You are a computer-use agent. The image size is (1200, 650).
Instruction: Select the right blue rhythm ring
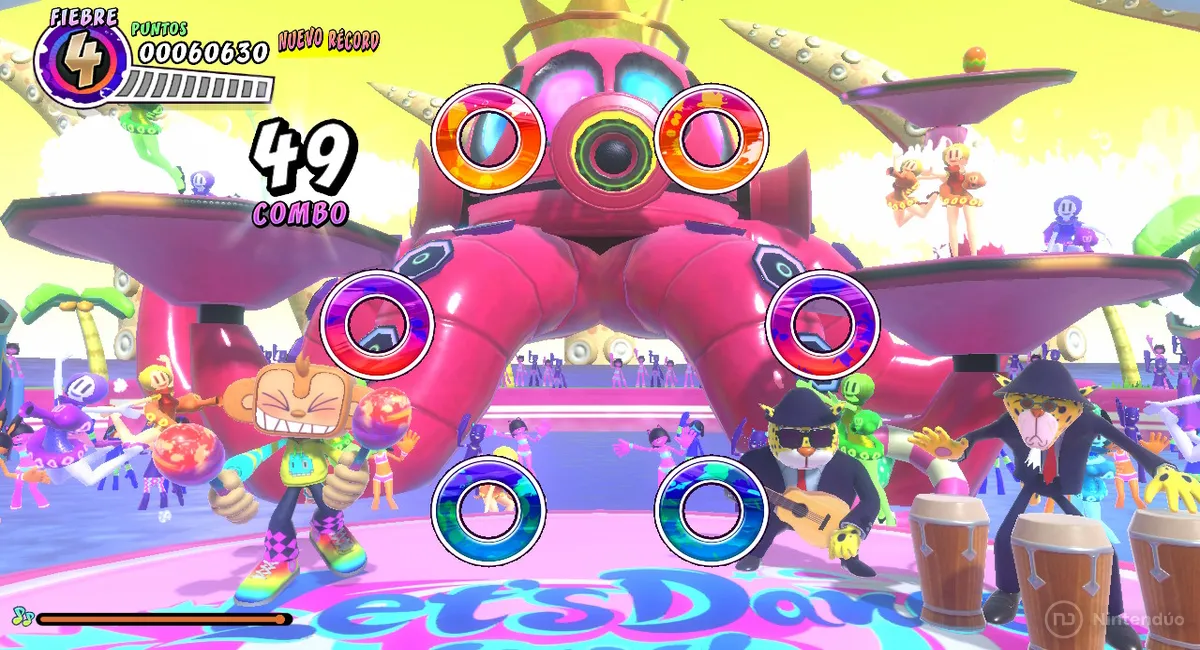click(711, 509)
